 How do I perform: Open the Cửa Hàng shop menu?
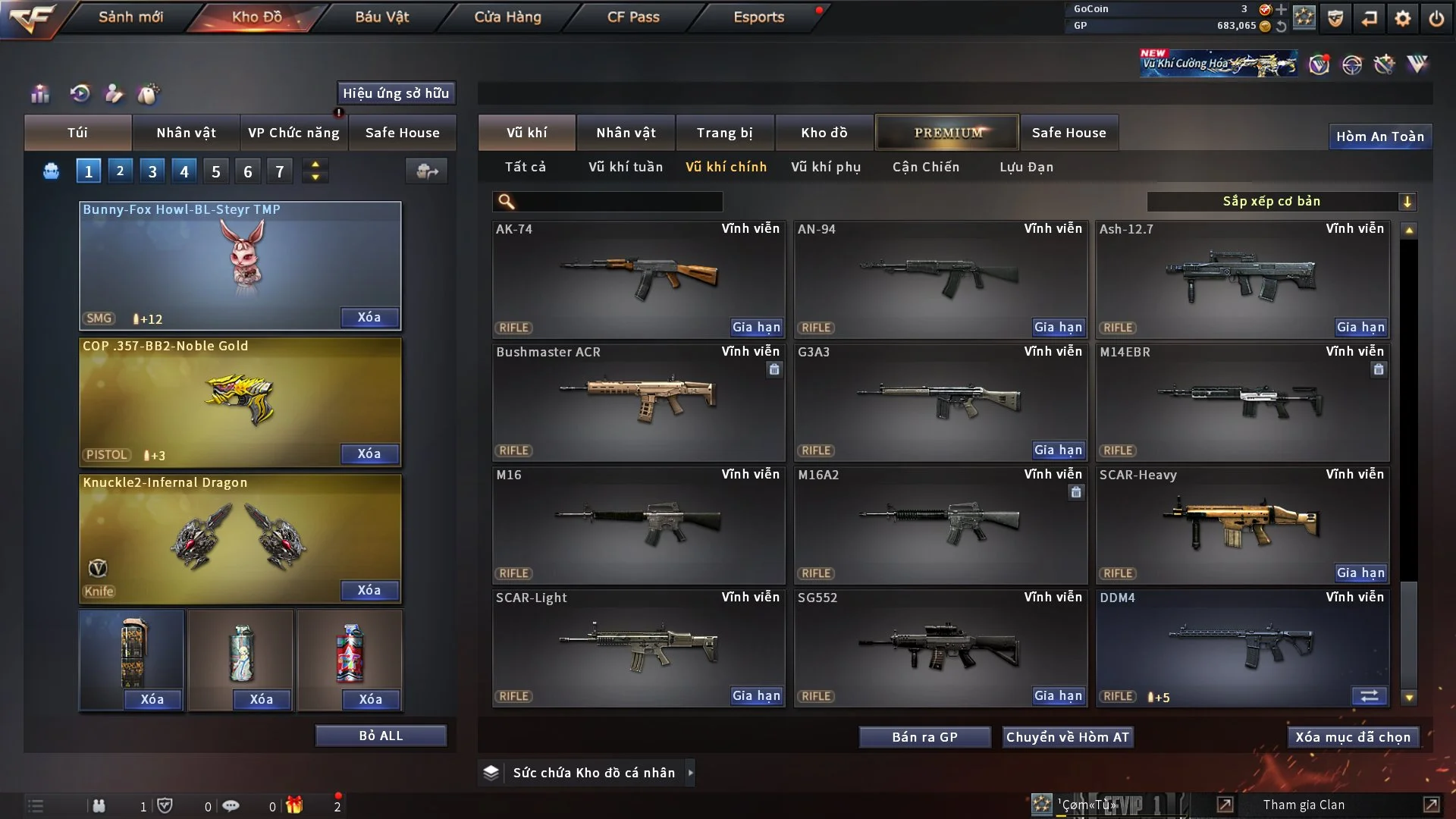507,17
